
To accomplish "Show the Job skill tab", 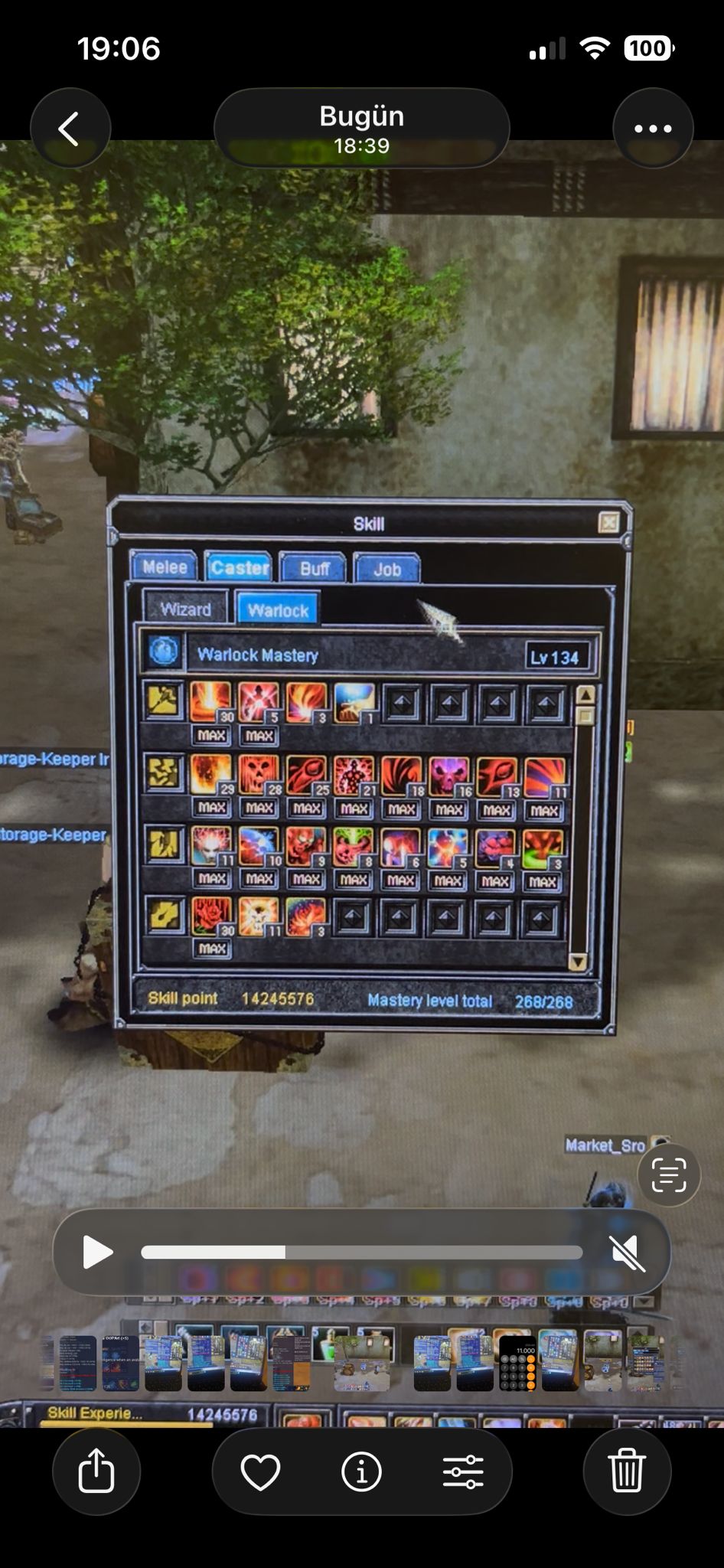I will pyautogui.click(x=387, y=570).
